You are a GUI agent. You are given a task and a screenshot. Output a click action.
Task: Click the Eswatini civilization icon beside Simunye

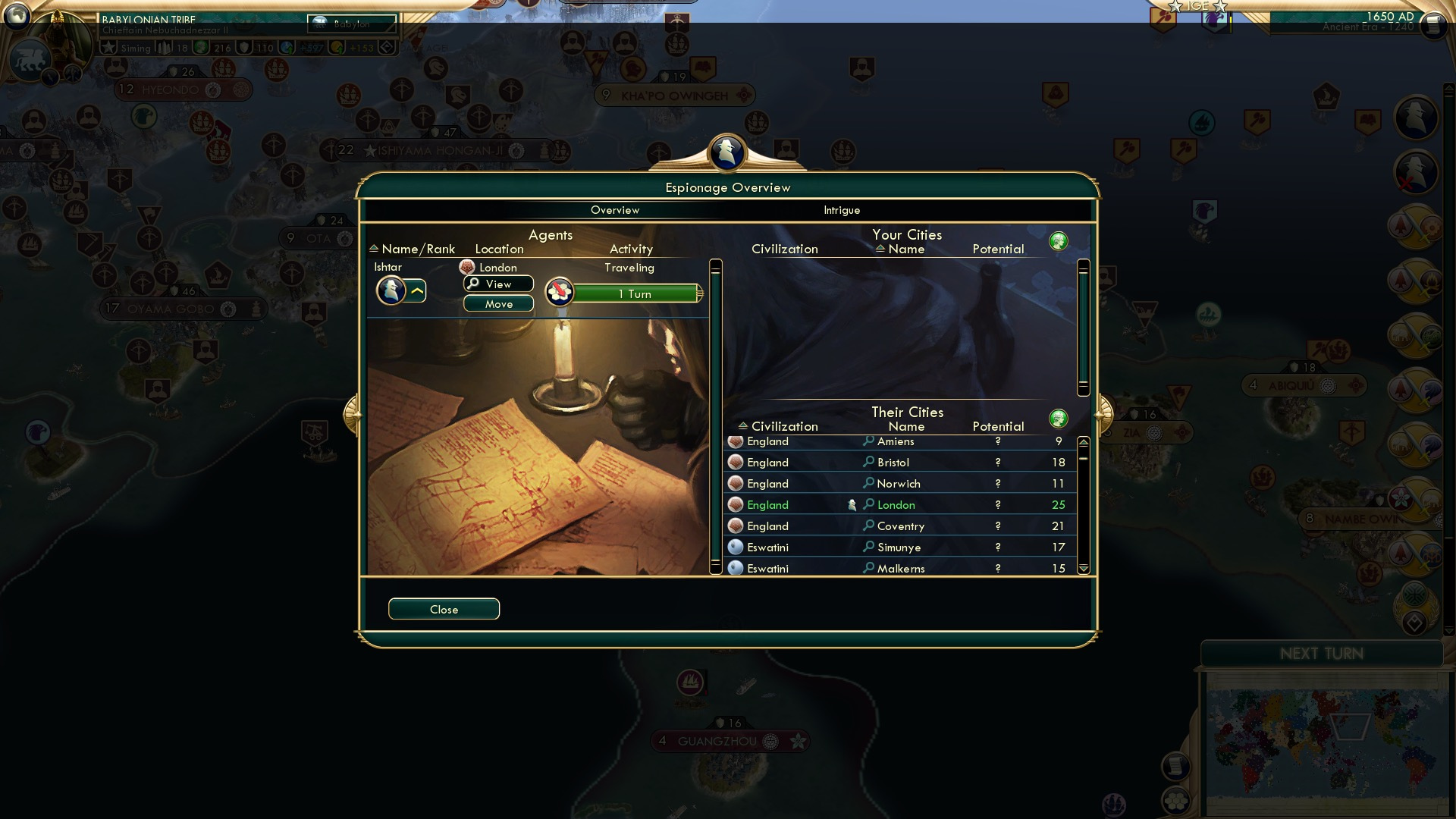click(734, 547)
